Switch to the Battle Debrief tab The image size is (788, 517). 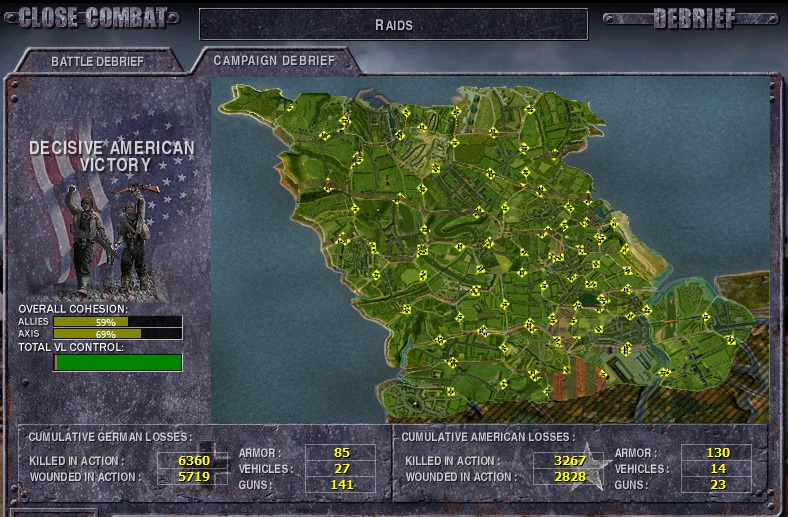tap(97, 61)
